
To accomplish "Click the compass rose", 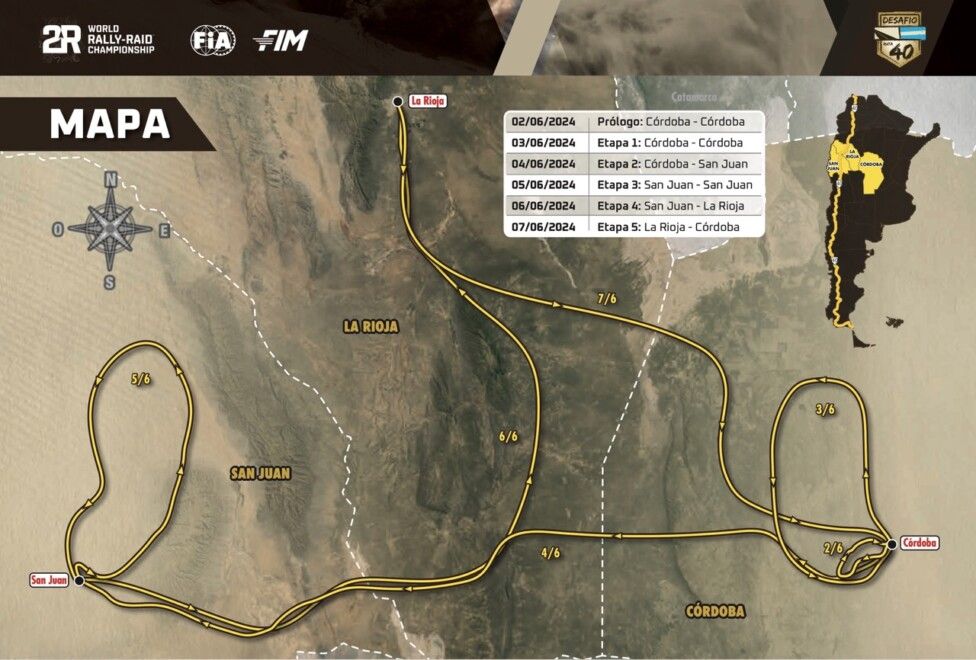I will click(110, 228).
